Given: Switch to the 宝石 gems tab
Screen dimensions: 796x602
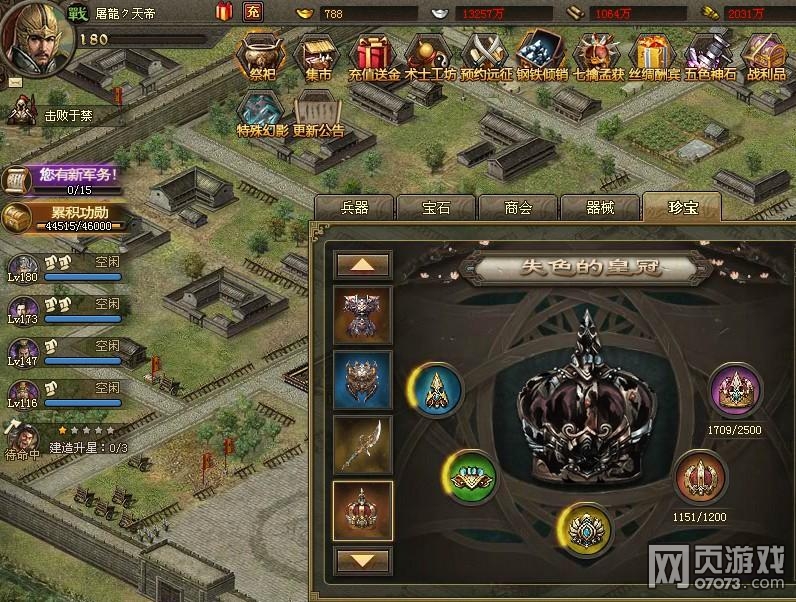Looking at the screenshot, I should click(436, 207).
